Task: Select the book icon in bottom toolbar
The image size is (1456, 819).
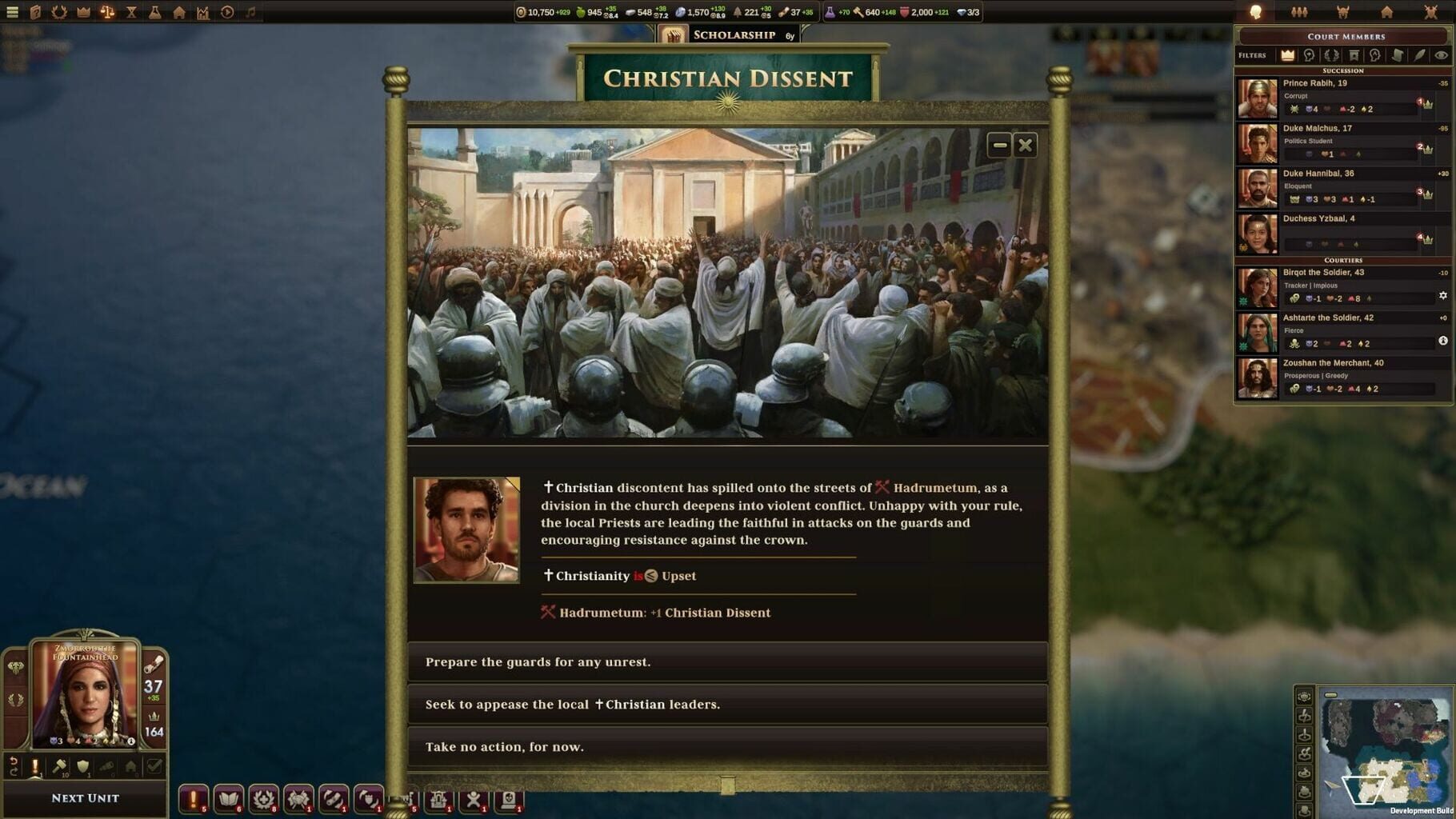Action: [228, 797]
